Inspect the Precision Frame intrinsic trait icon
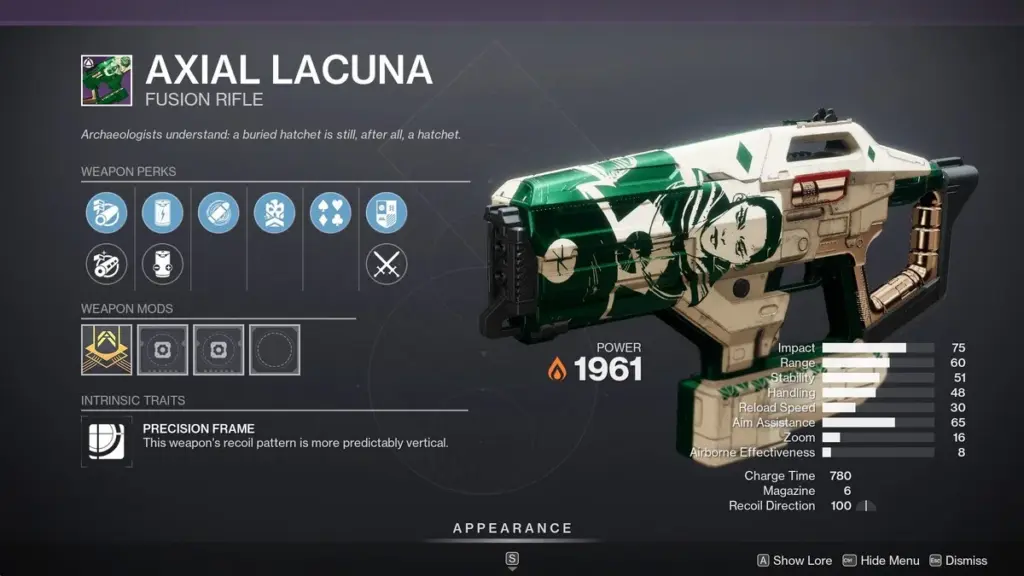The width and height of the screenshot is (1024, 576). coord(106,441)
